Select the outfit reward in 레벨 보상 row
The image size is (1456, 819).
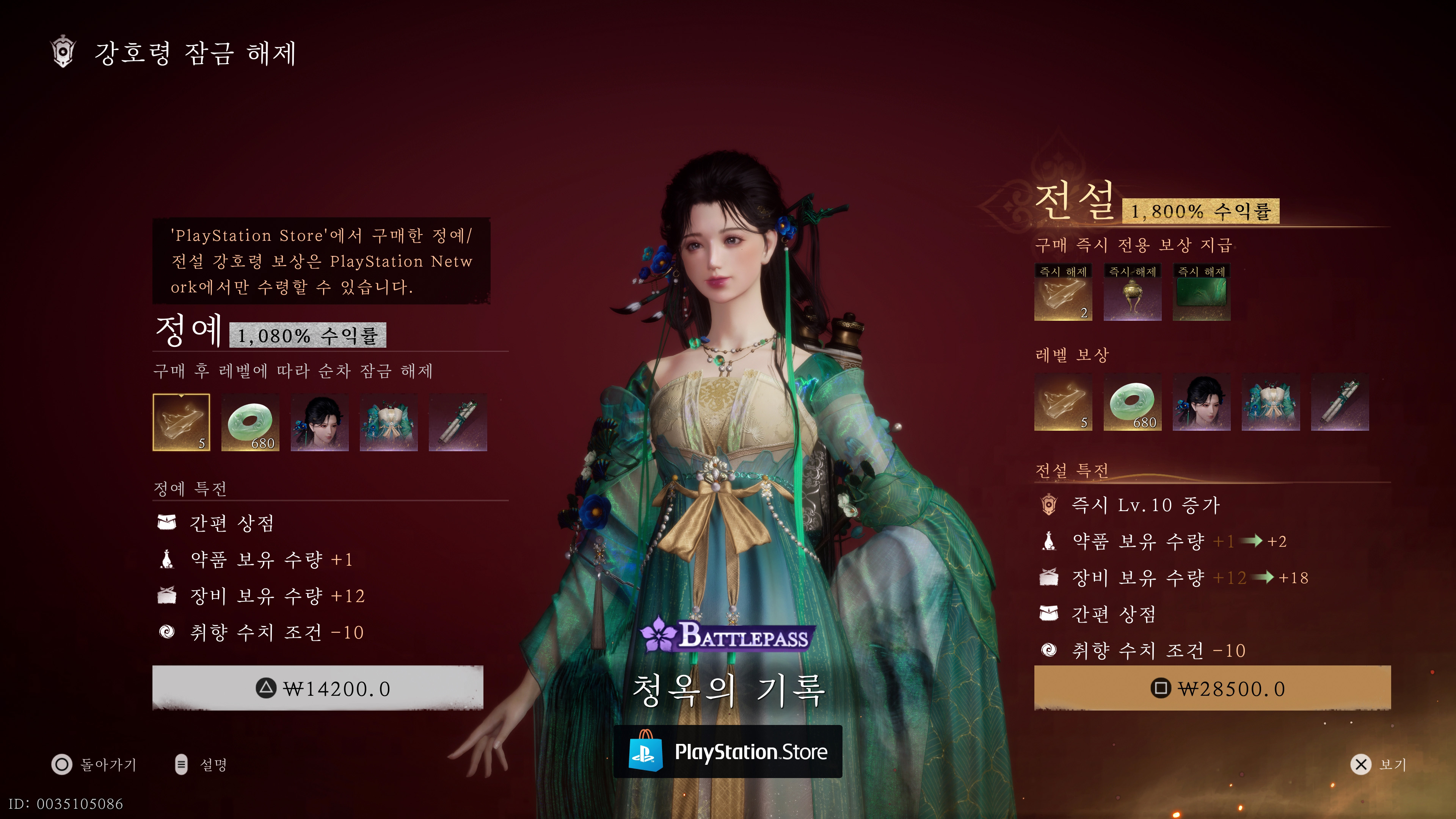click(x=1271, y=402)
